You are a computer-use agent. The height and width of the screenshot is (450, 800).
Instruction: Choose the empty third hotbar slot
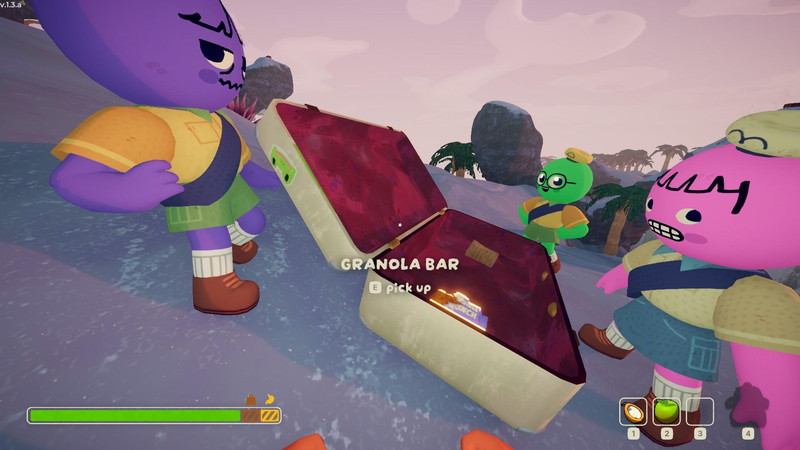(700, 411)
